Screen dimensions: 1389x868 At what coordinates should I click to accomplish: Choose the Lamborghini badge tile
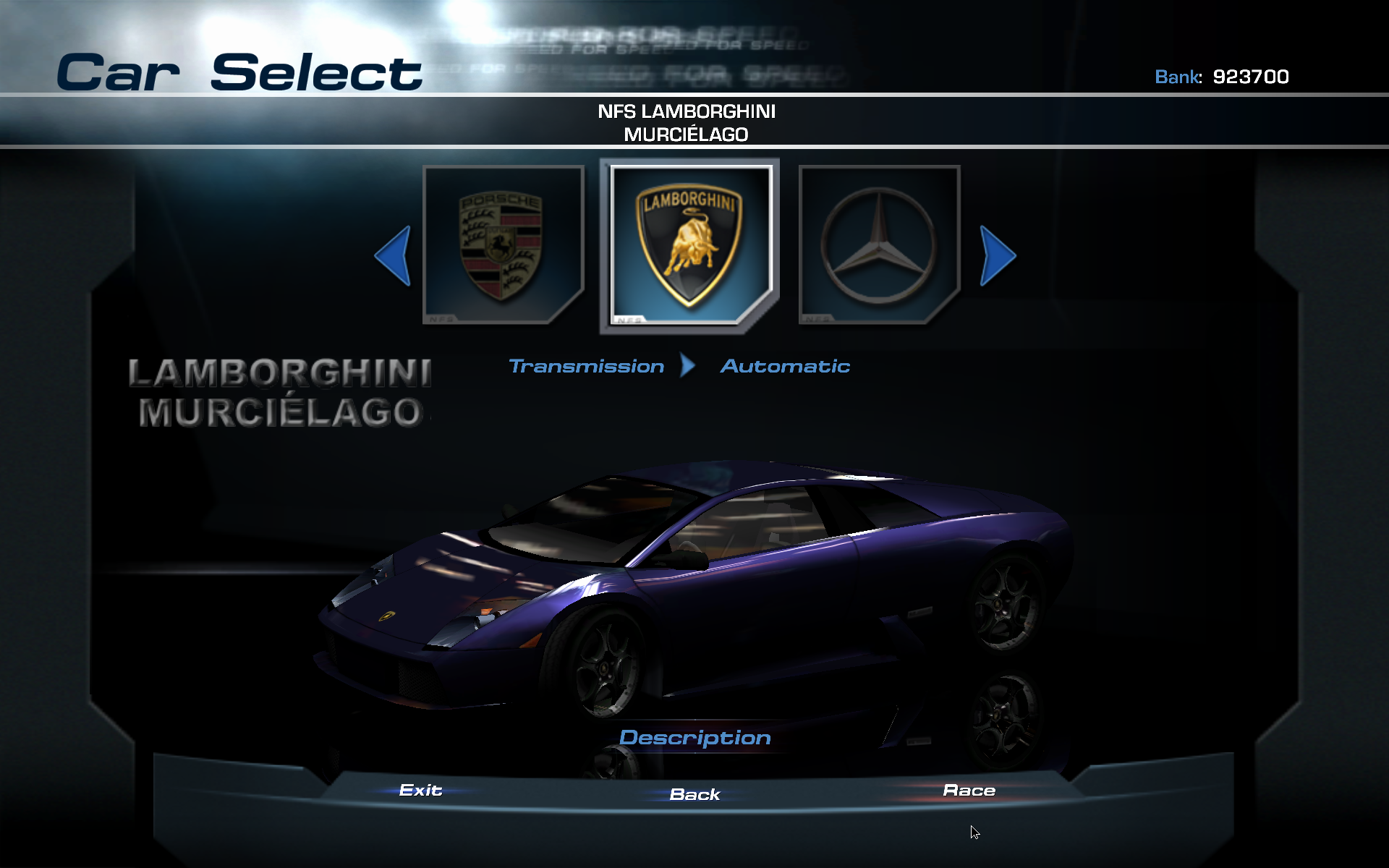point(689,246)
